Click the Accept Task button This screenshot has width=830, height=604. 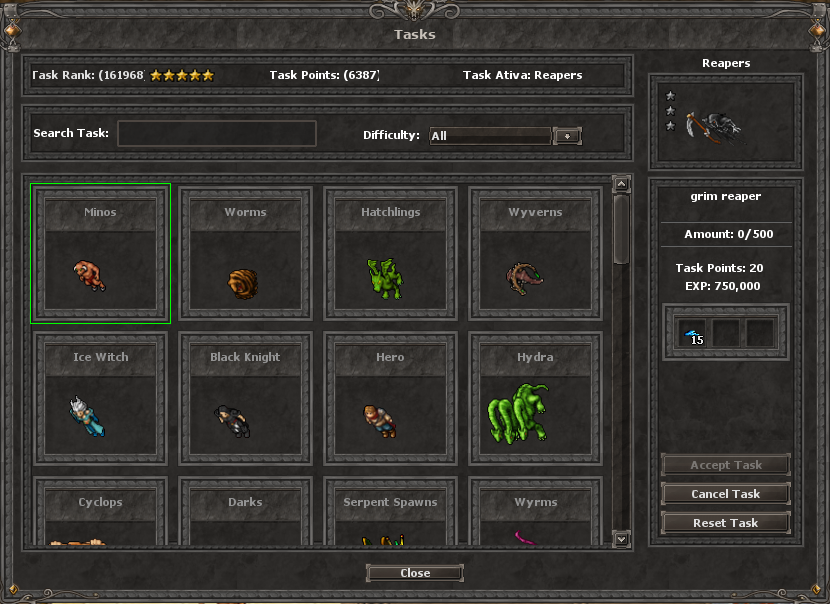click(x=726, y=465)
